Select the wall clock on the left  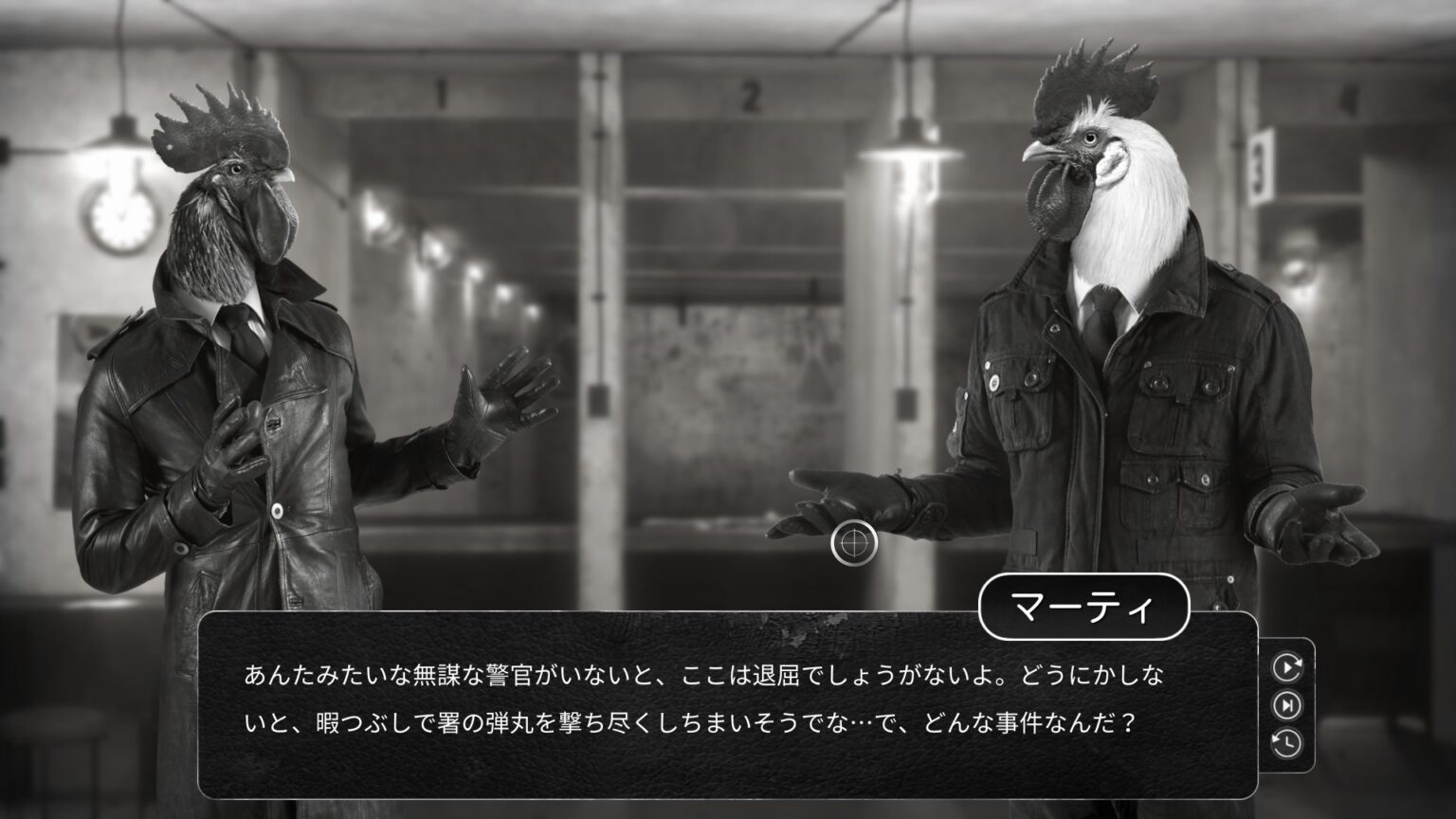(119, 218)
